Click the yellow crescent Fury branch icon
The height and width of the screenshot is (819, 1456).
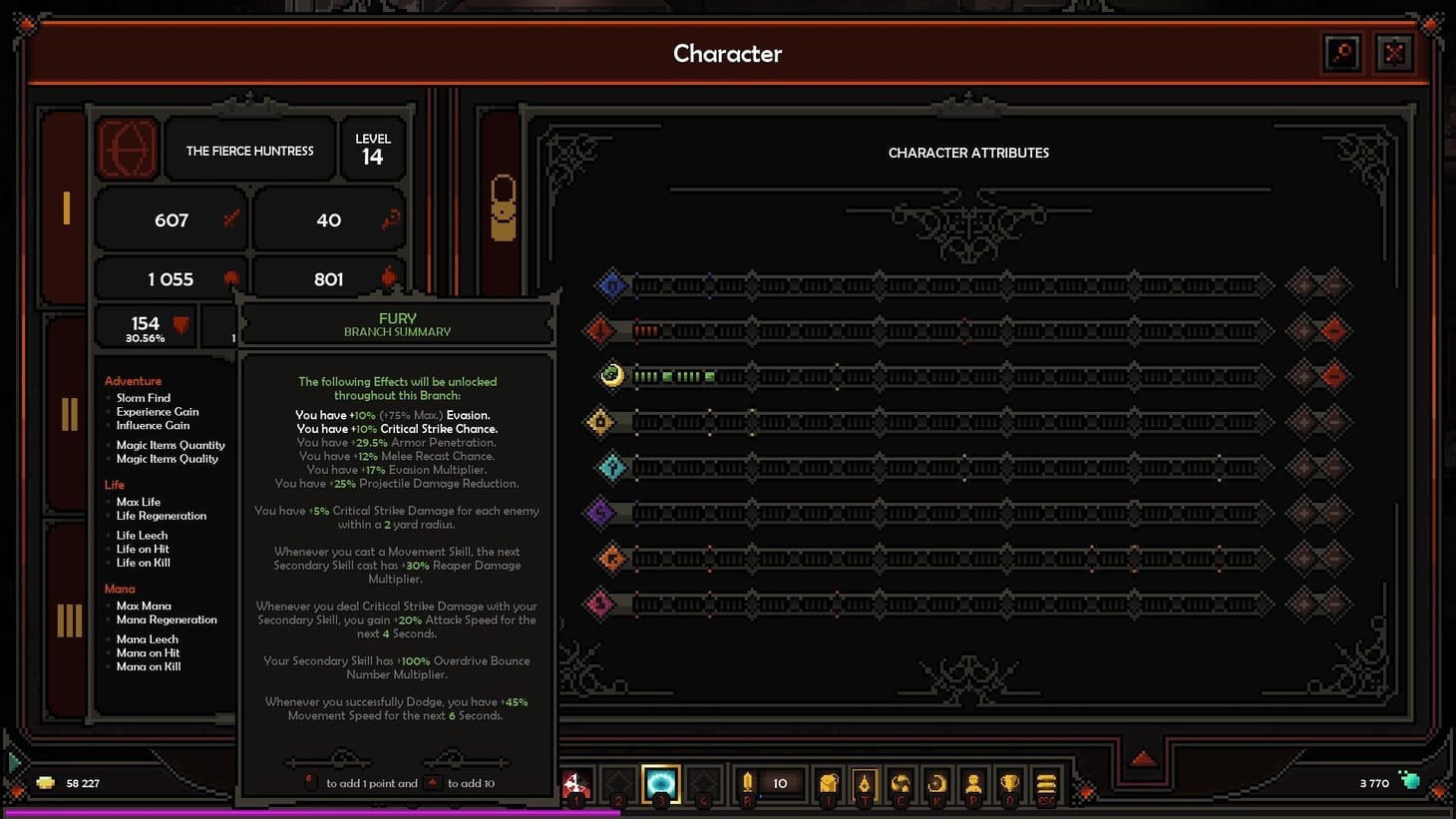tap(611, 376)
